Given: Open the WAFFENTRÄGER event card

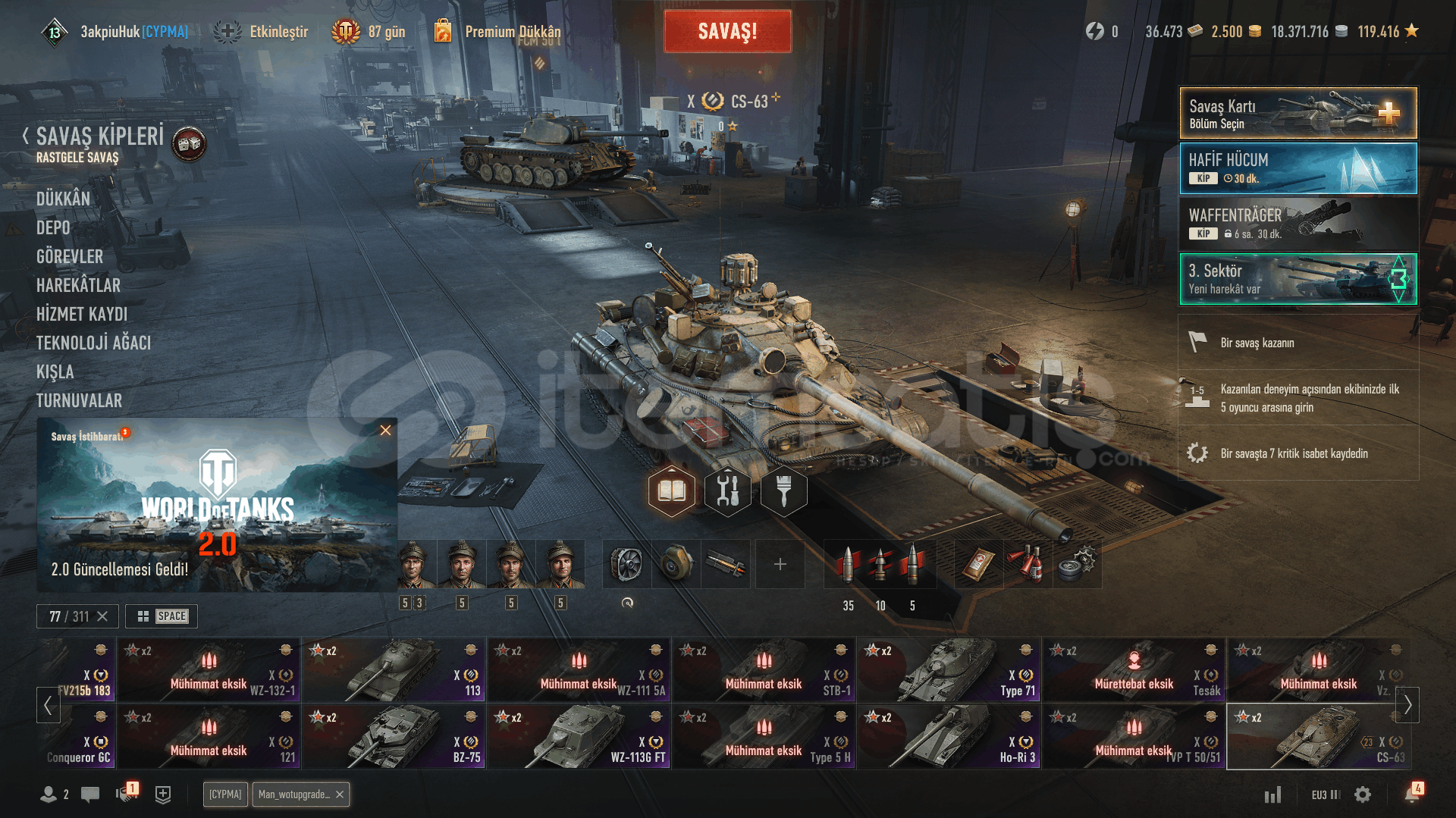Looking at the screenshot, I should [x=1298, y=224].
